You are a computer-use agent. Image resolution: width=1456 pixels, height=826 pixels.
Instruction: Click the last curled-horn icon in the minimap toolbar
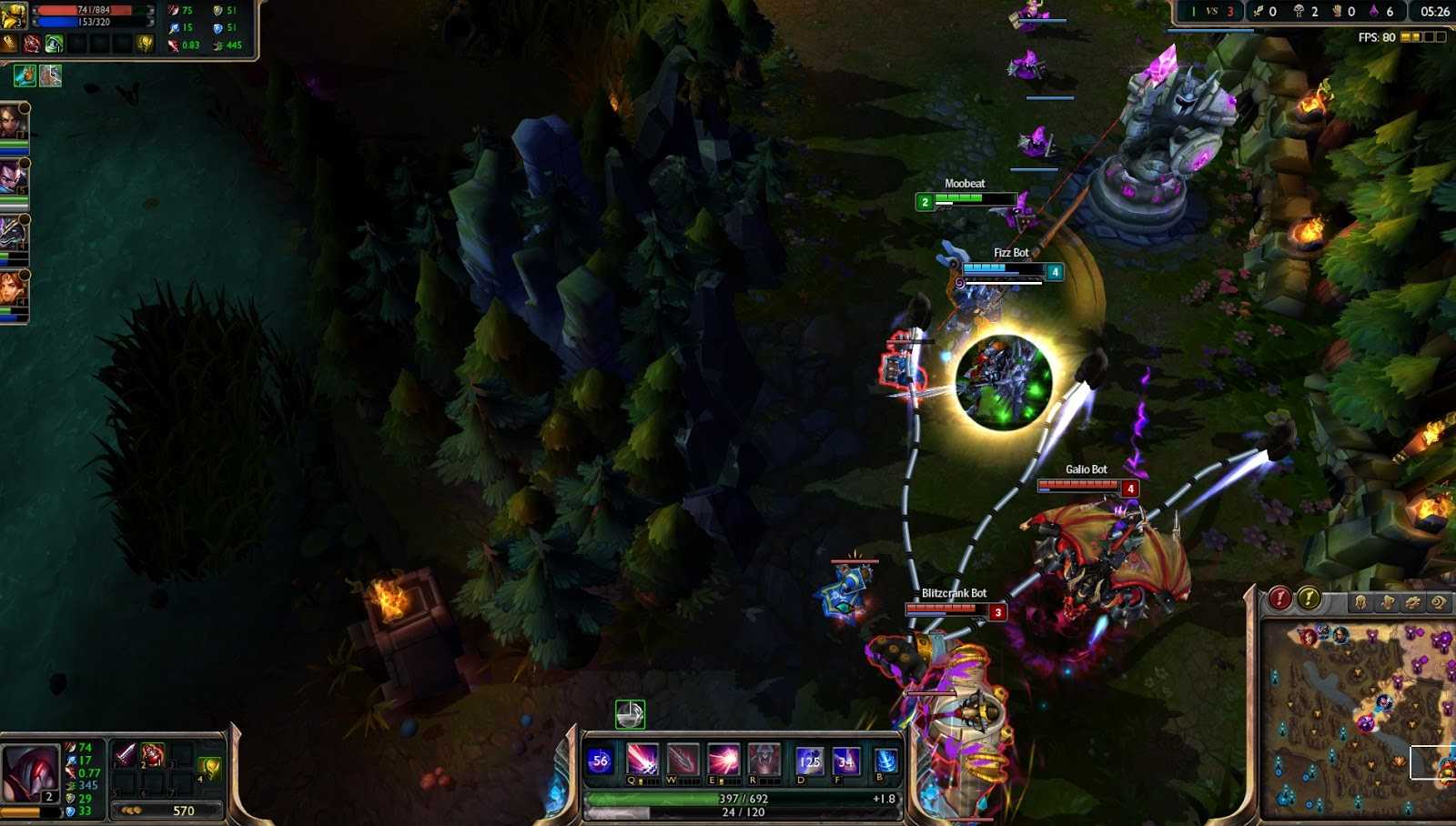(x=1439, y=602)
